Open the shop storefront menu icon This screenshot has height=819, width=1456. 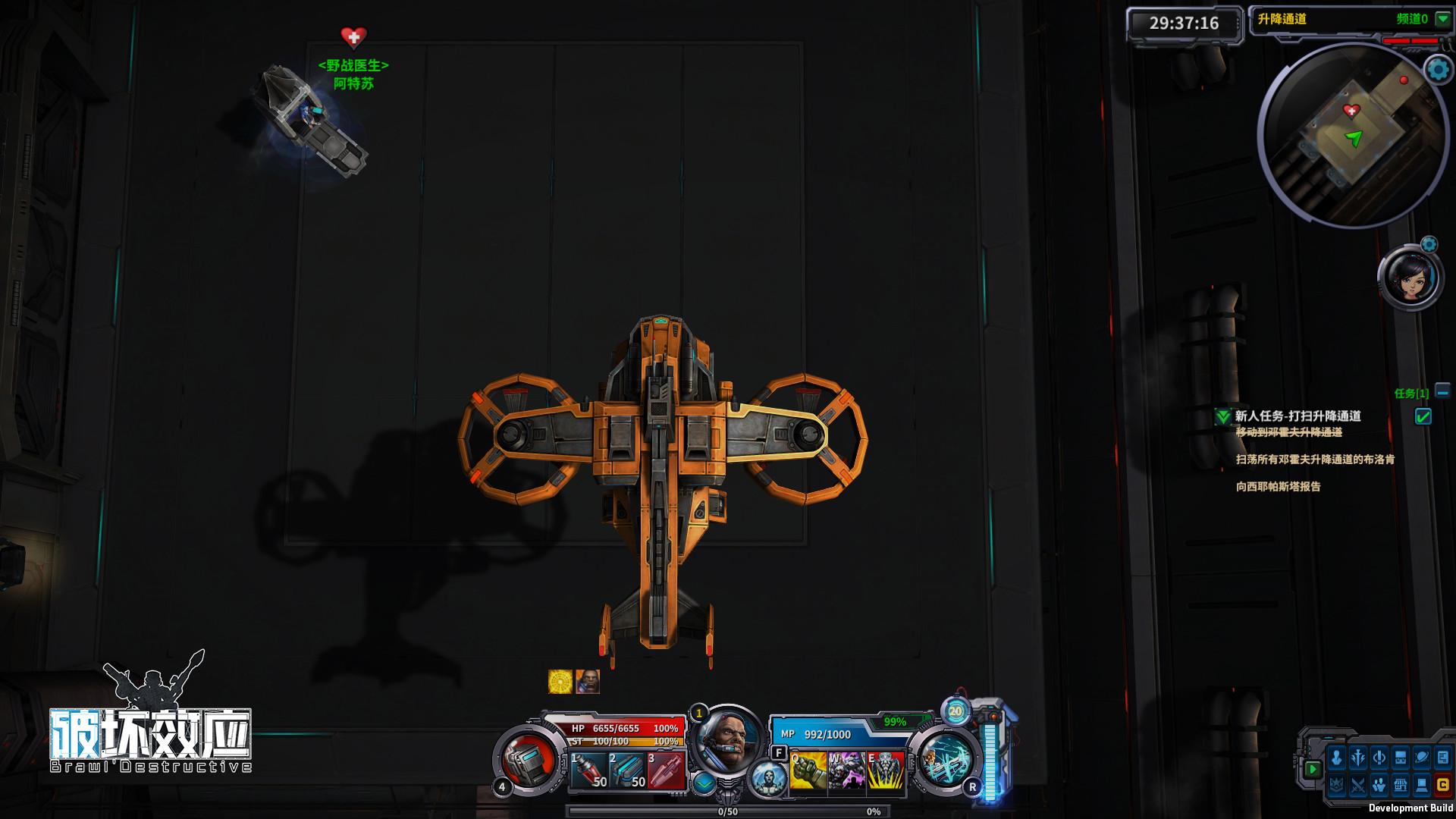1401,785
